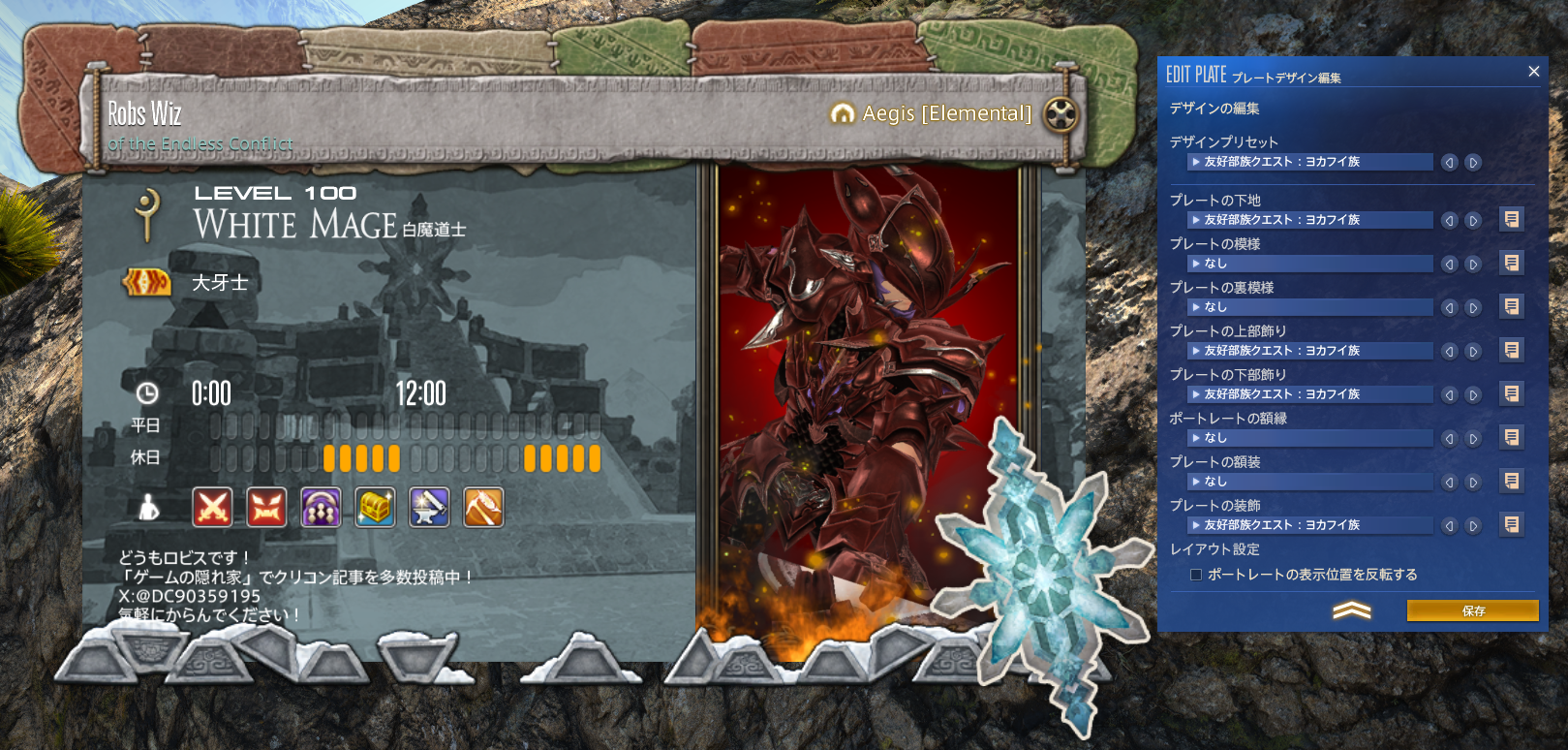Viewport: 1568px width, 750px height.
Task: Open the プレートの上部飾り dropdown
Action: click(x=1309, y=351)
